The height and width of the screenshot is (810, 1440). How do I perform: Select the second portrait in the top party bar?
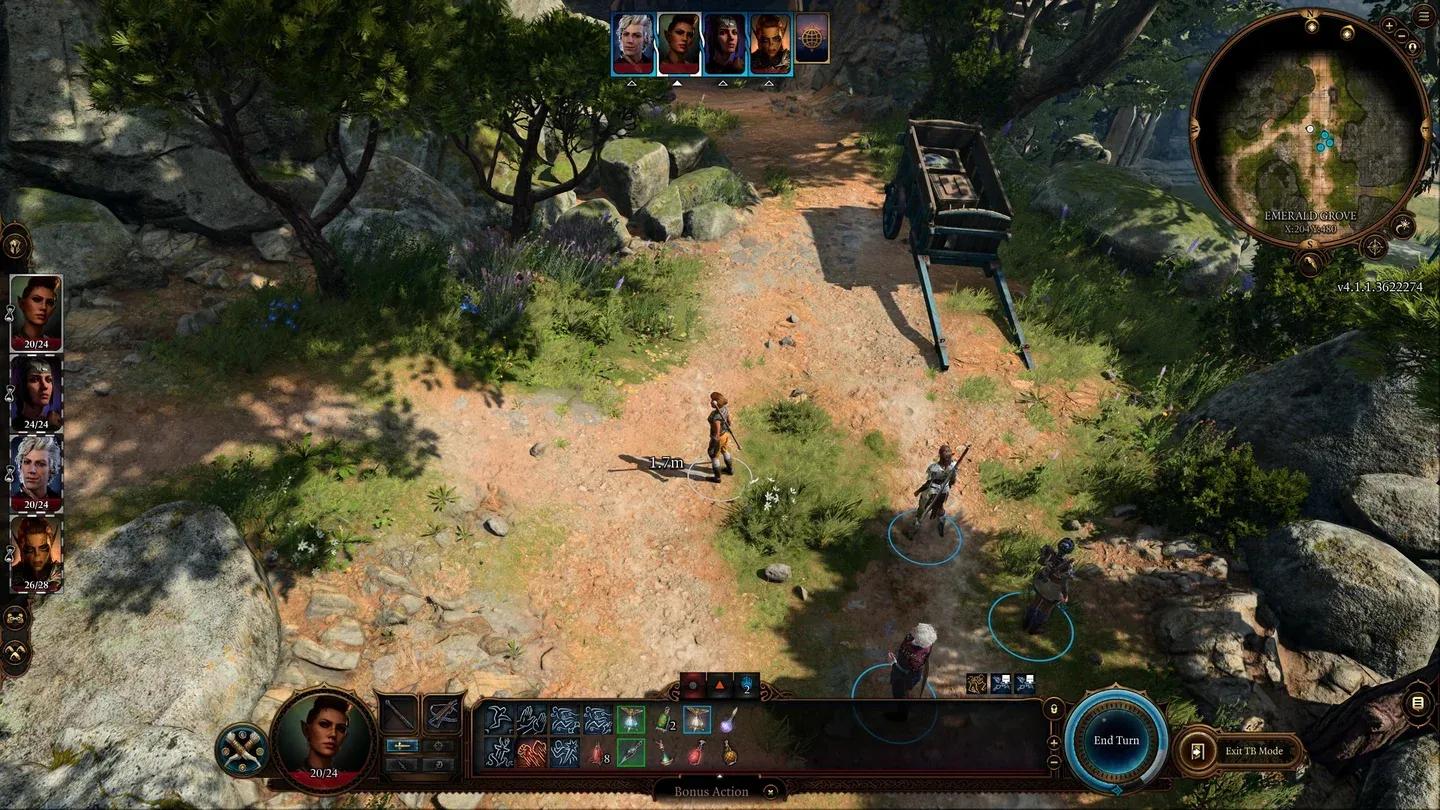(680, 42)
